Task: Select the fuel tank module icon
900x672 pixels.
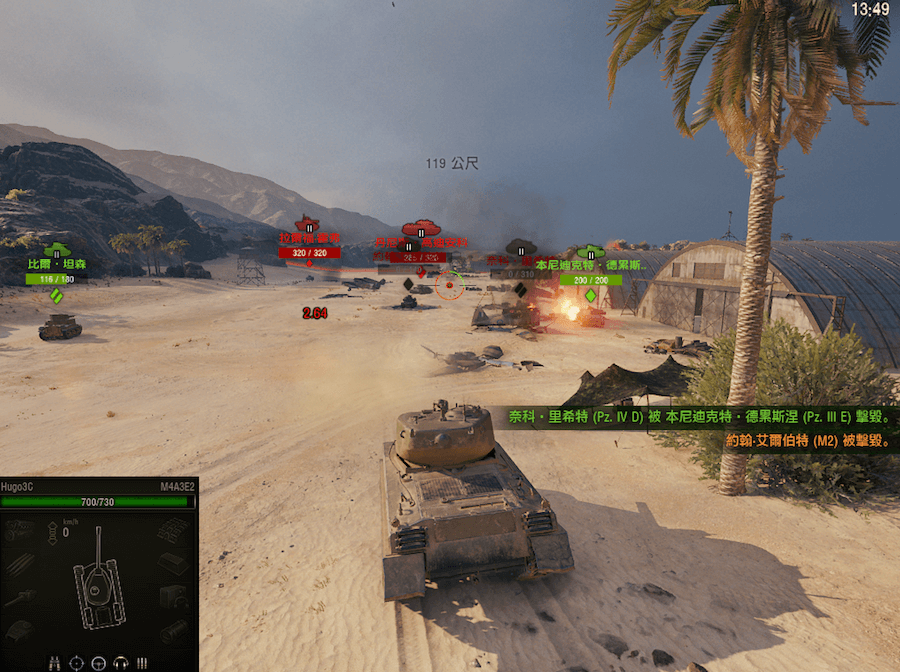Action: (173, 565)
